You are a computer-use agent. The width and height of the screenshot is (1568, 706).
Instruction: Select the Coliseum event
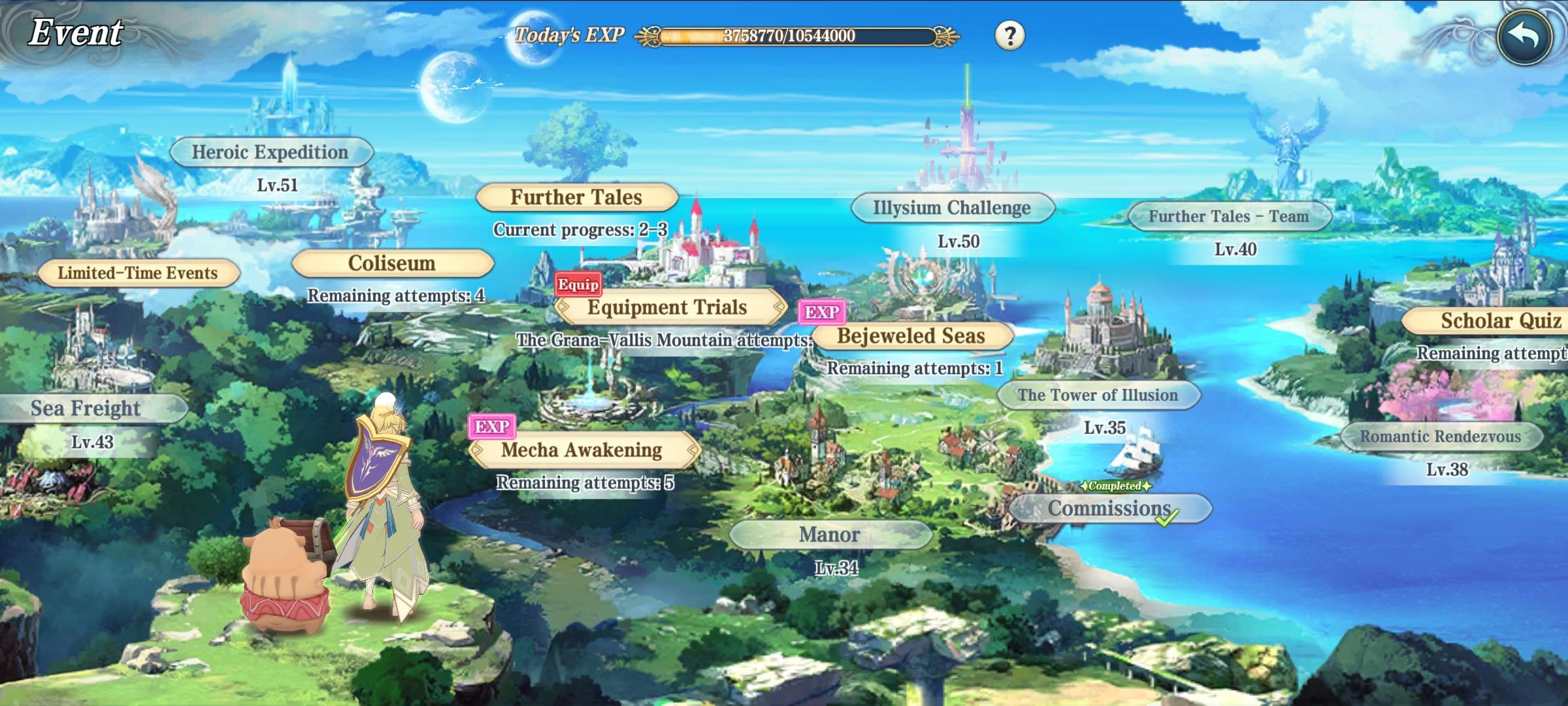click(392, 263)
